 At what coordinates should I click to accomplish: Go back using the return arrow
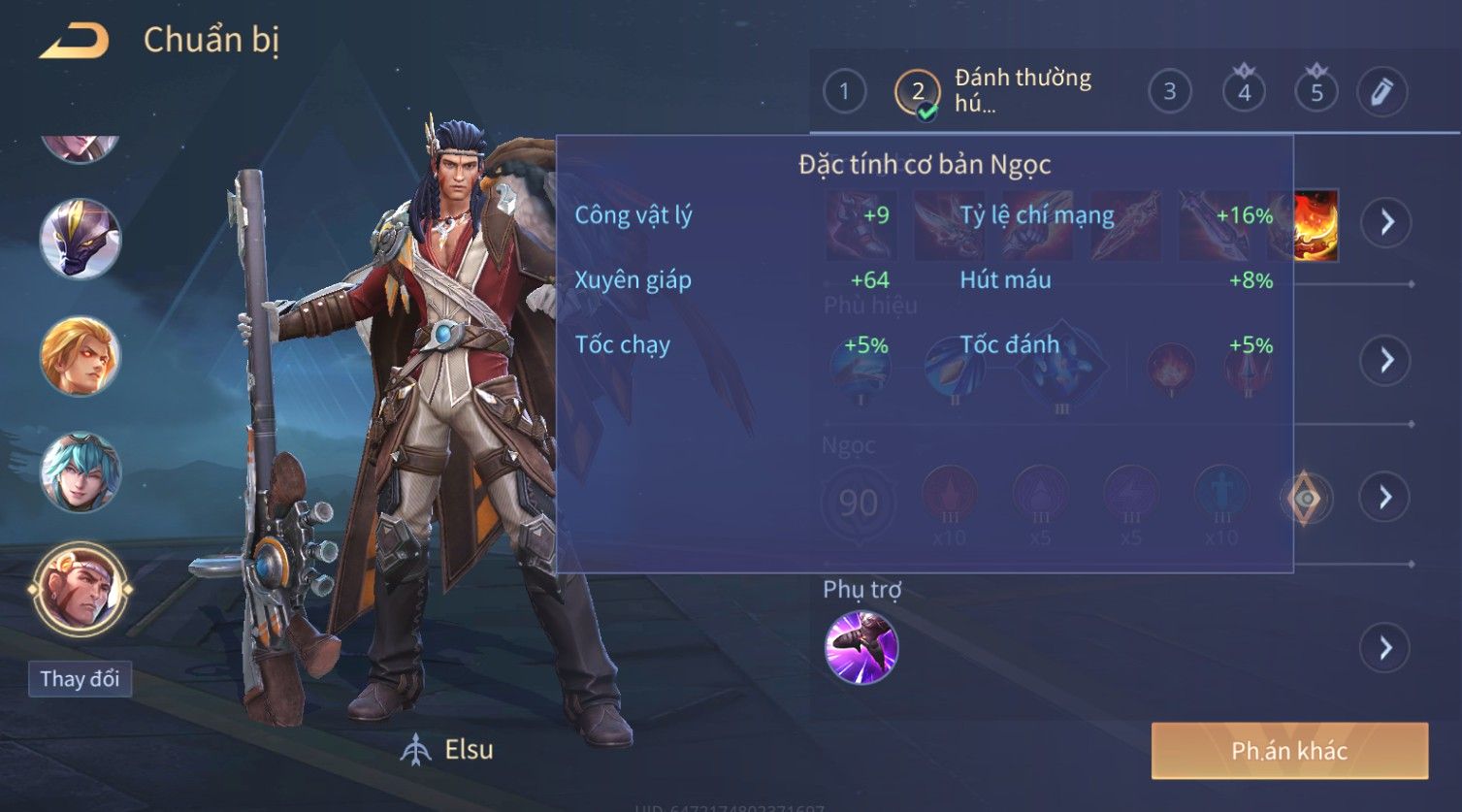[74, 42]
